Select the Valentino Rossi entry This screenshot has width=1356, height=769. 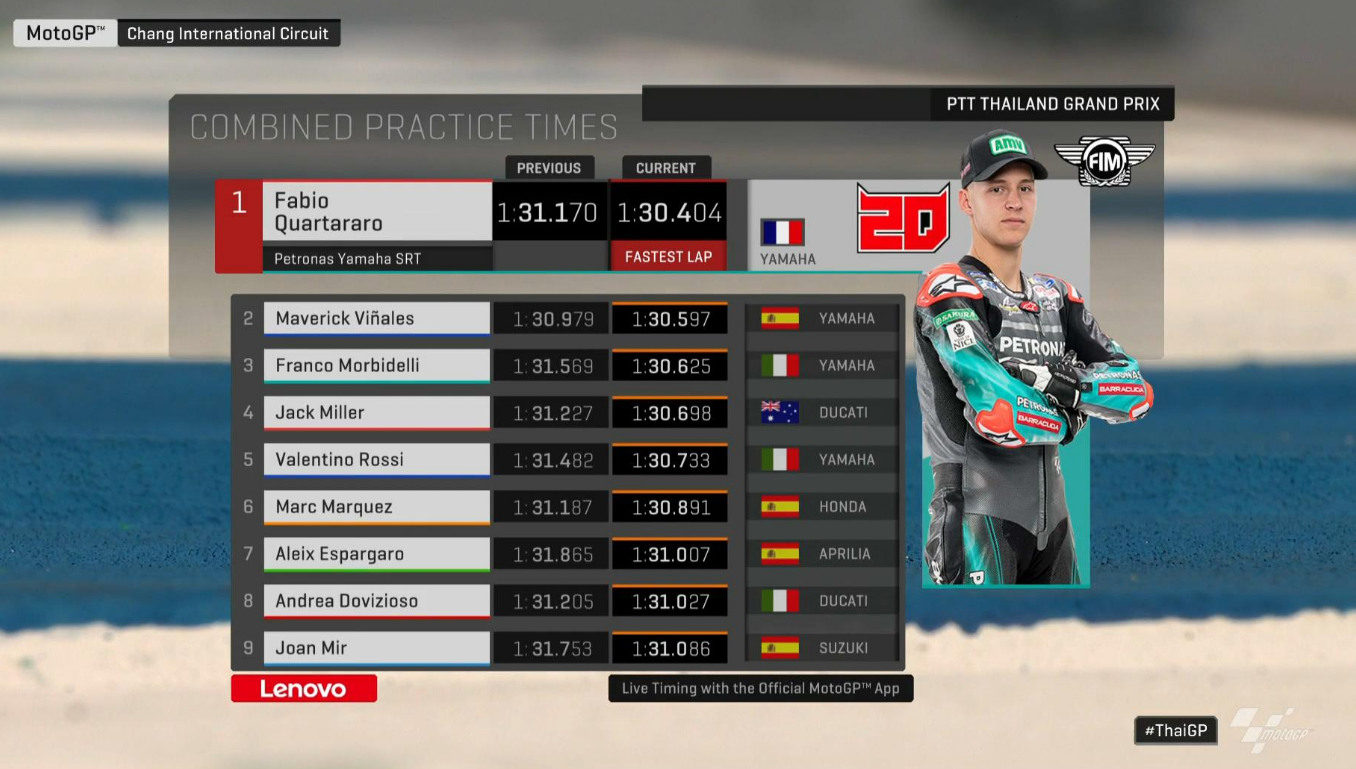[x=377, y=459]
